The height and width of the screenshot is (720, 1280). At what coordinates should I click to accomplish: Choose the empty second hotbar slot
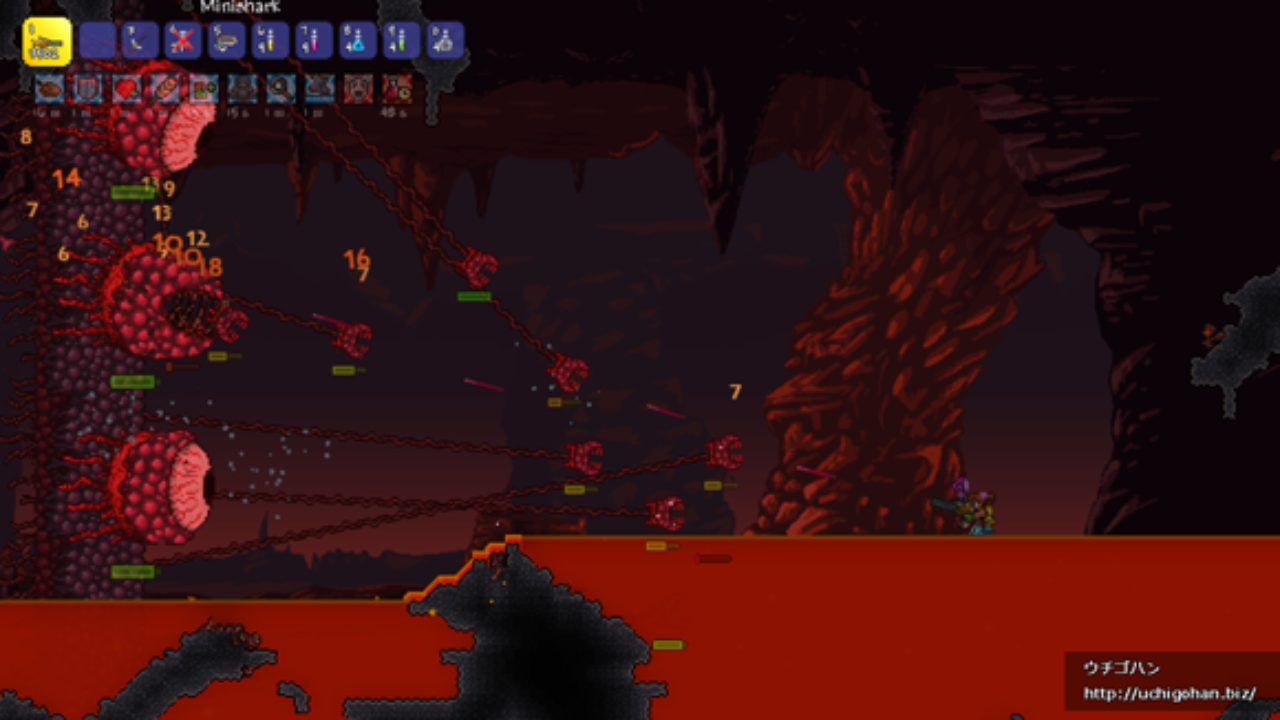click(x=98, y=41)
